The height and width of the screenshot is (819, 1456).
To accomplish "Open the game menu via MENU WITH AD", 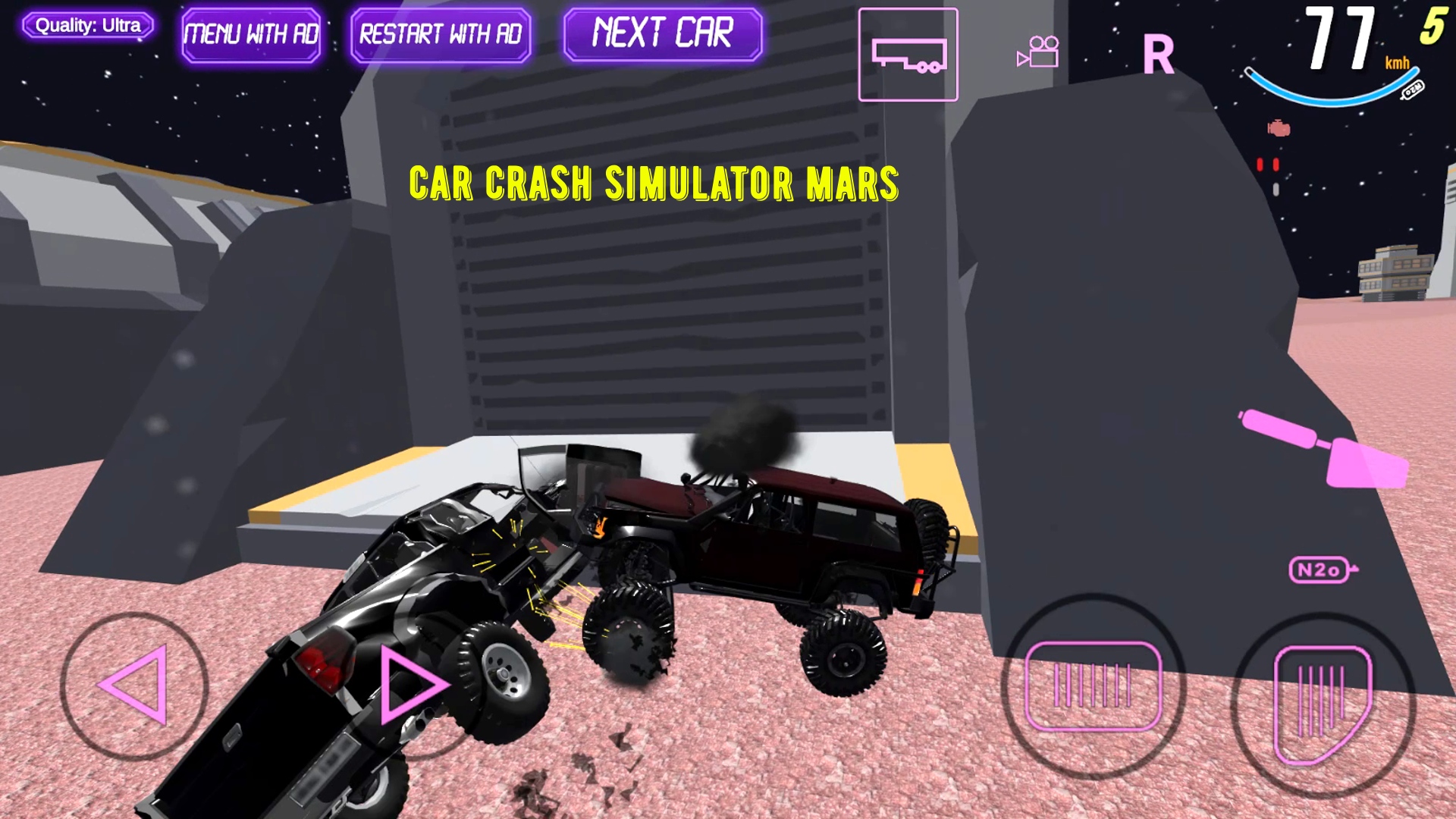I will pos(252,34).
